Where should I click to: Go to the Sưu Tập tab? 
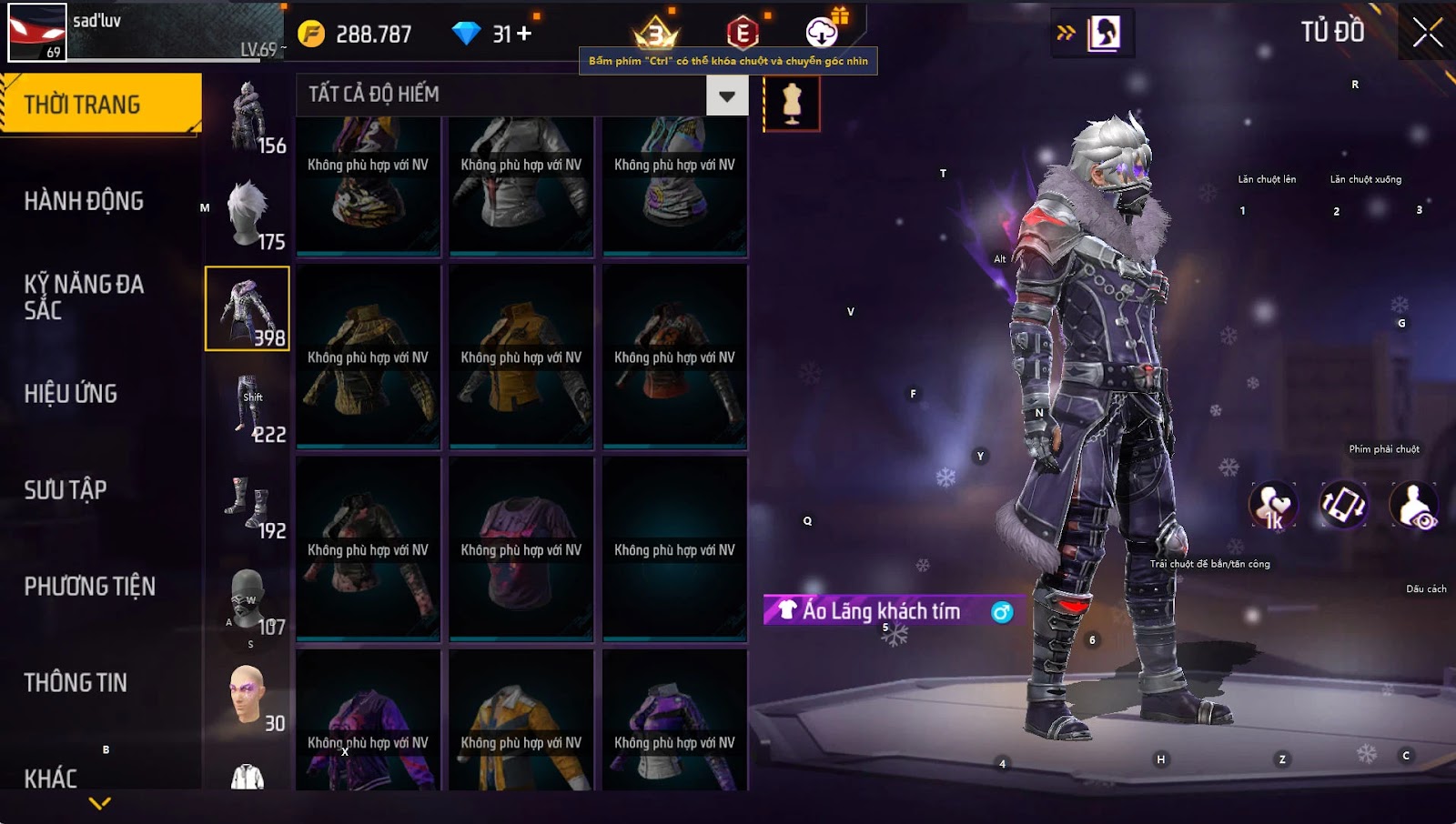coord(66,490)
